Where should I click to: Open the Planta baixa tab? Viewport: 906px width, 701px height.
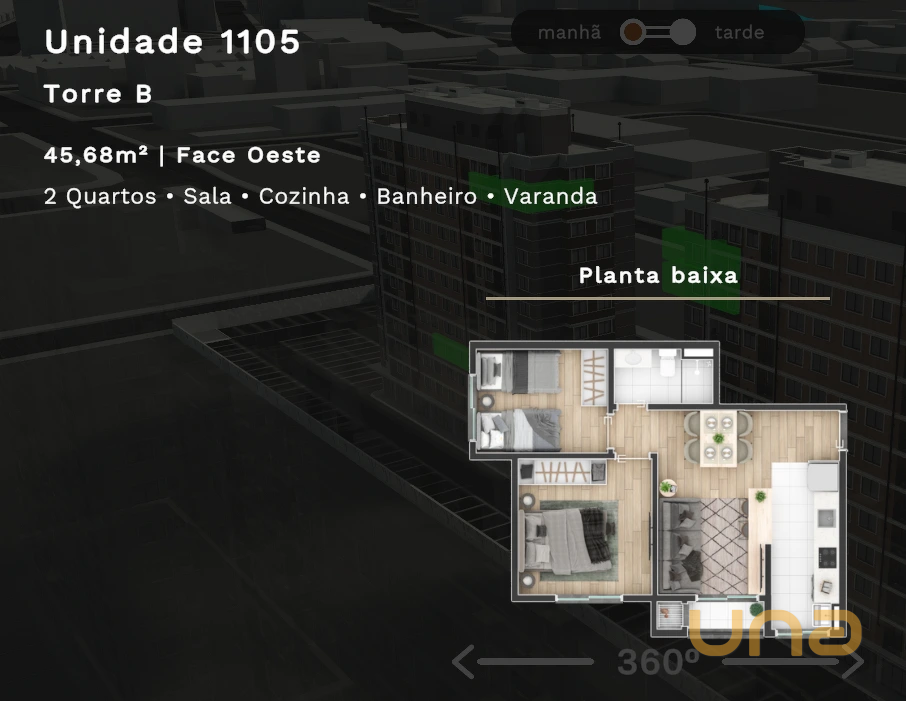coord(658,276)
